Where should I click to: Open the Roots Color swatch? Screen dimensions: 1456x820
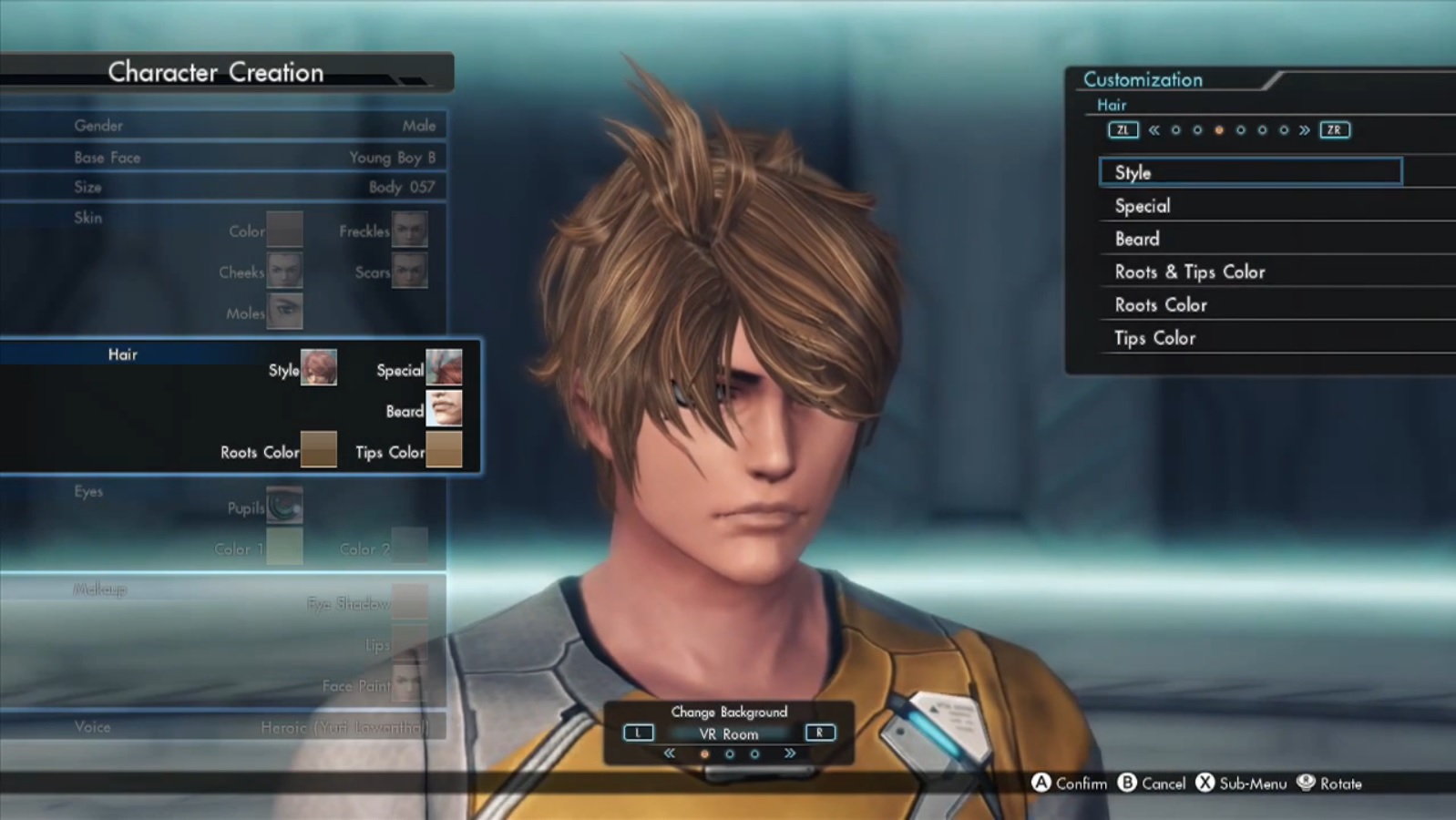[x=319, y=450]
